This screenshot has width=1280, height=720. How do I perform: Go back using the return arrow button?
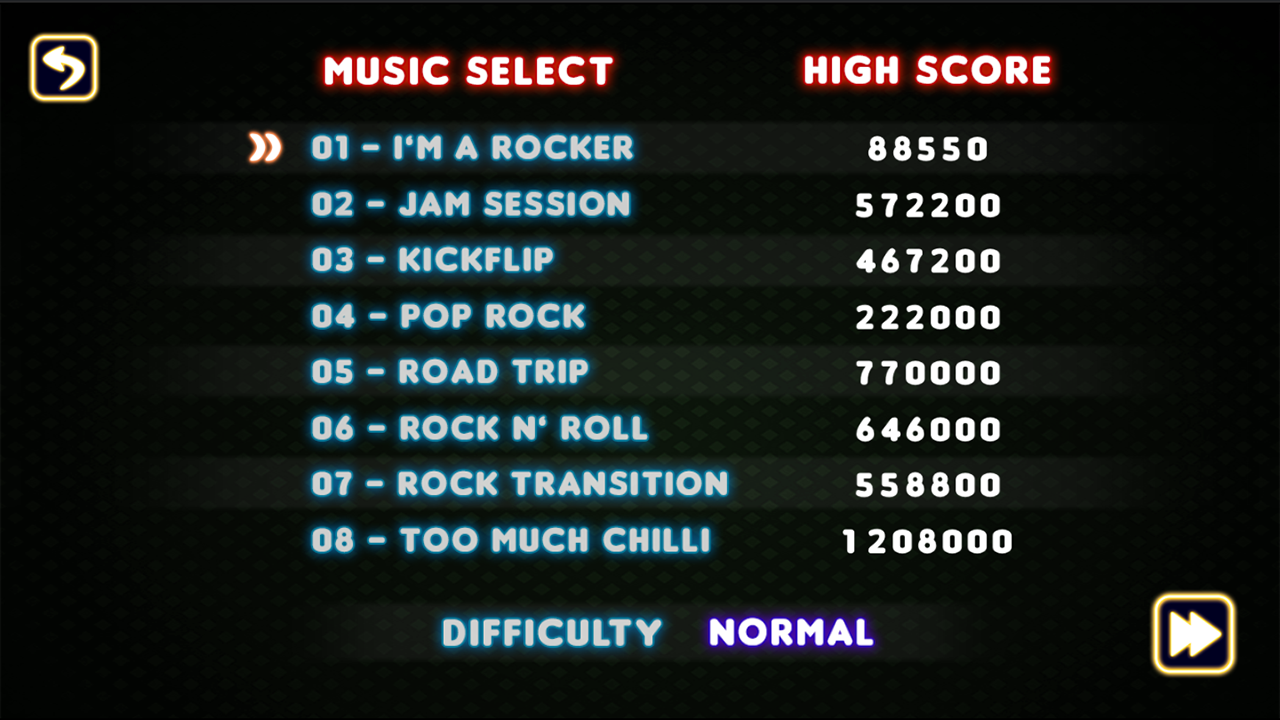pos(64,68)
